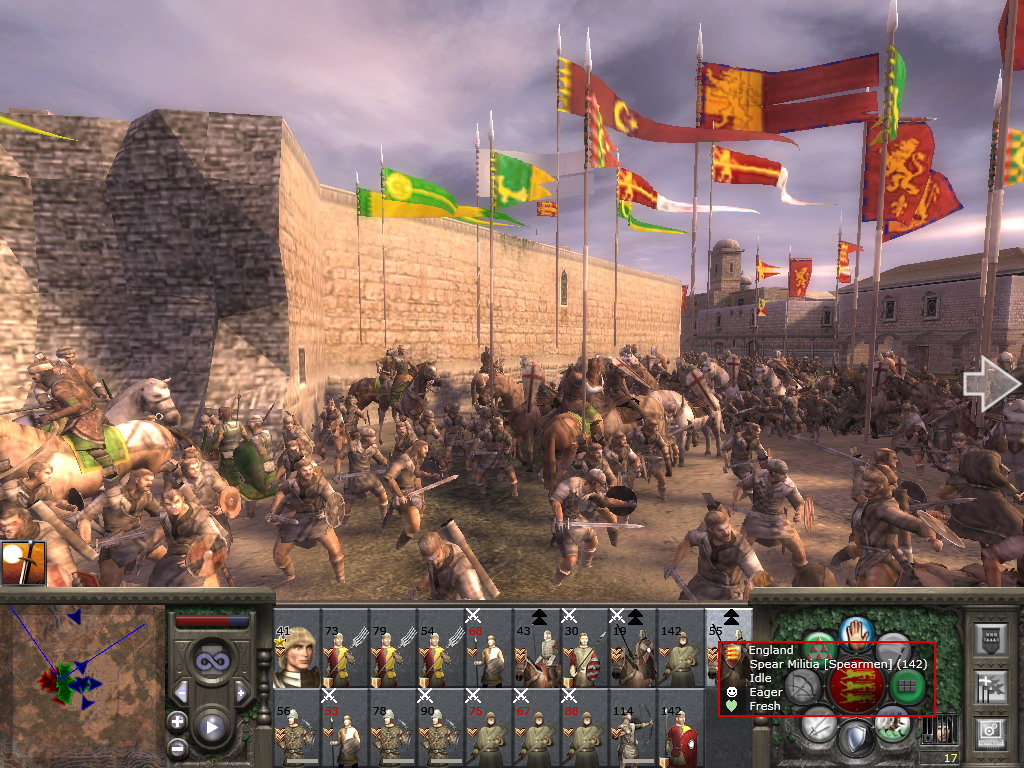This screenshot has width=1024, height=768.
Task: Zoom in the minimap with the plus button
Action: click(177, 720)
